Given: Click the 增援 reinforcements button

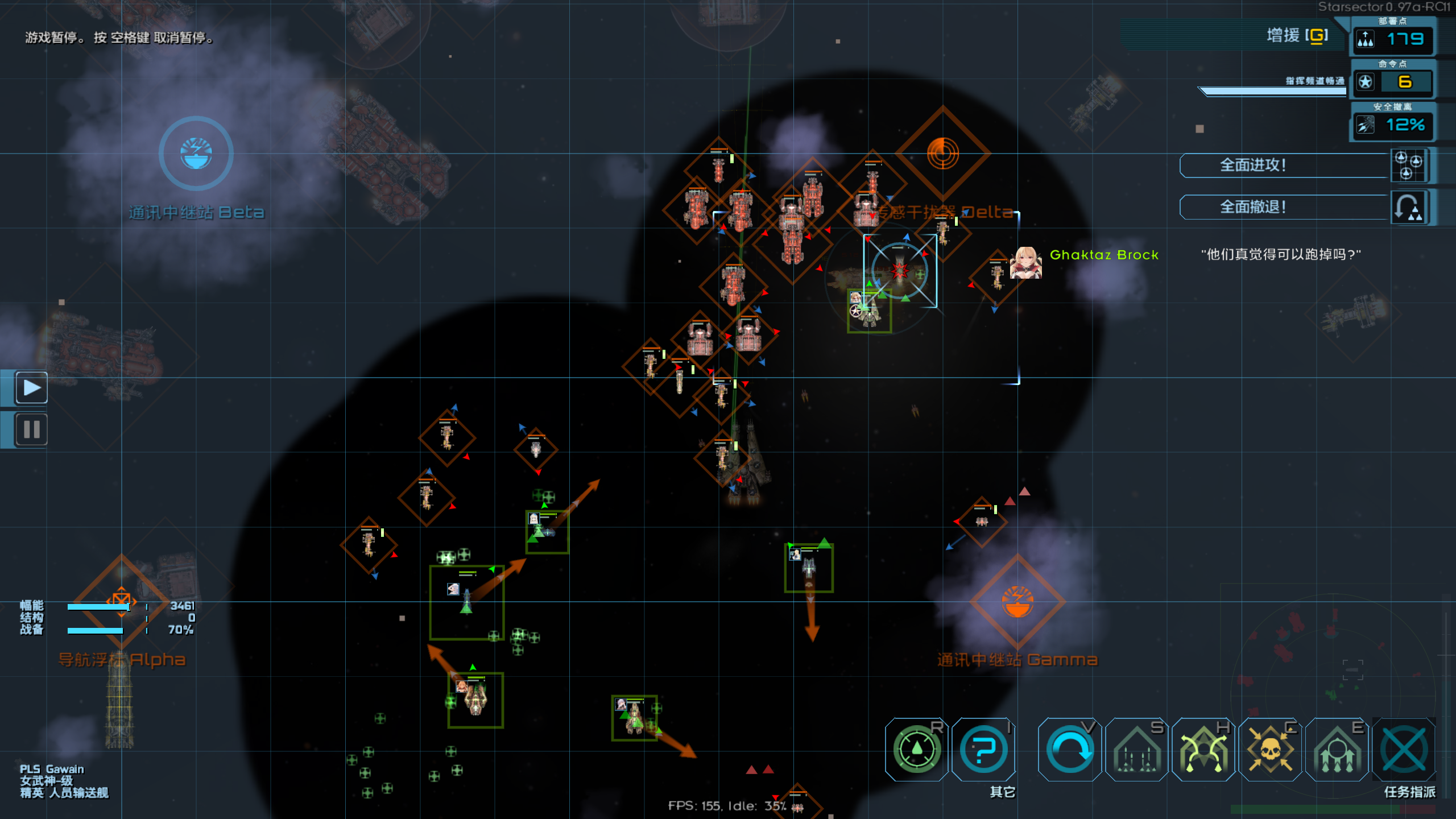Looking at the screenshot, I should coord(1297,36).
